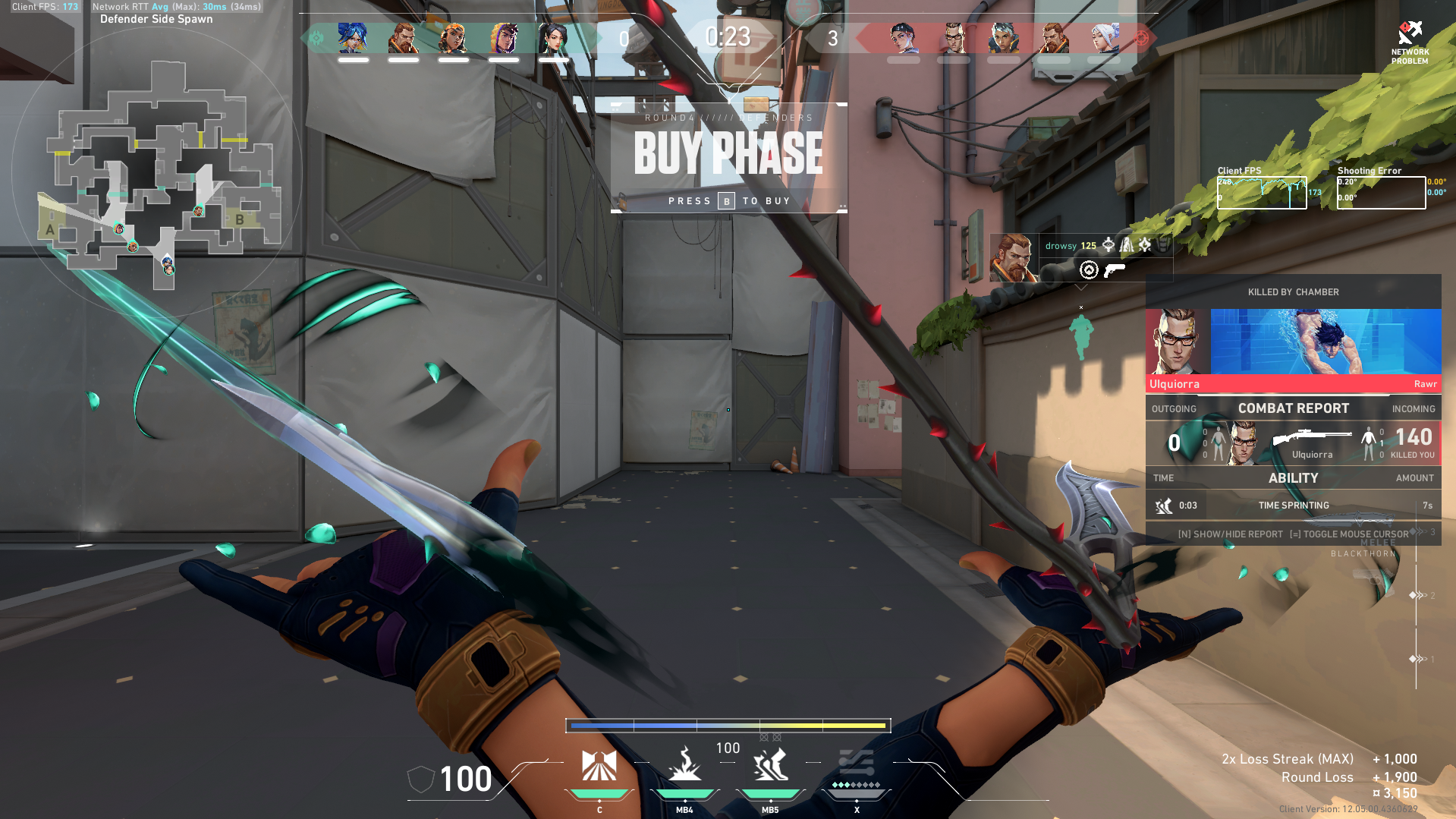
Task: Click the Ulquiorra nameplate in the kill banner
Action: coord(1175,384)
